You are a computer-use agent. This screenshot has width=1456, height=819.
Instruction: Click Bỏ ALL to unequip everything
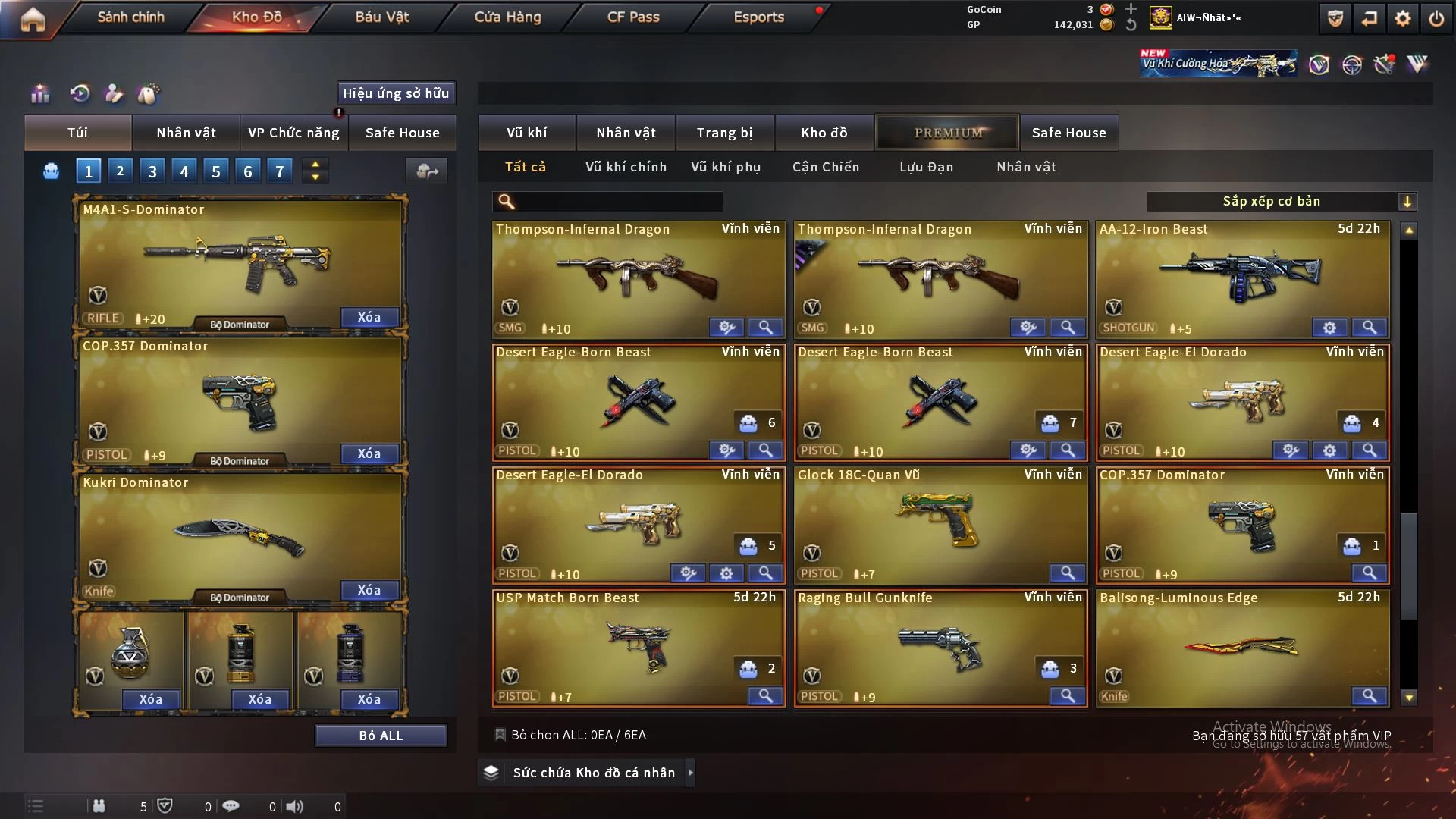pos(381,736)
